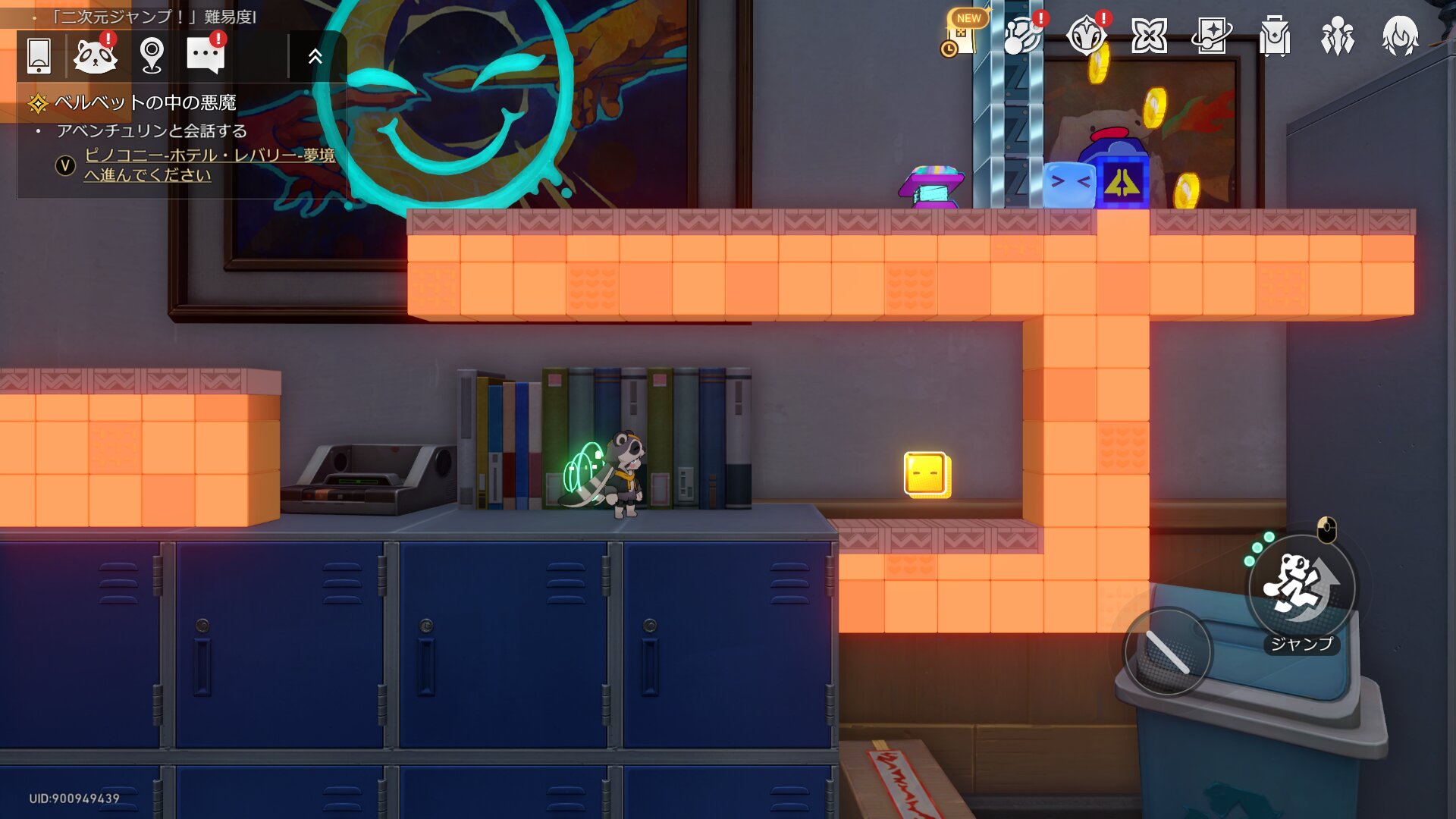Open the phone menu icon

(x=39, y=55)
